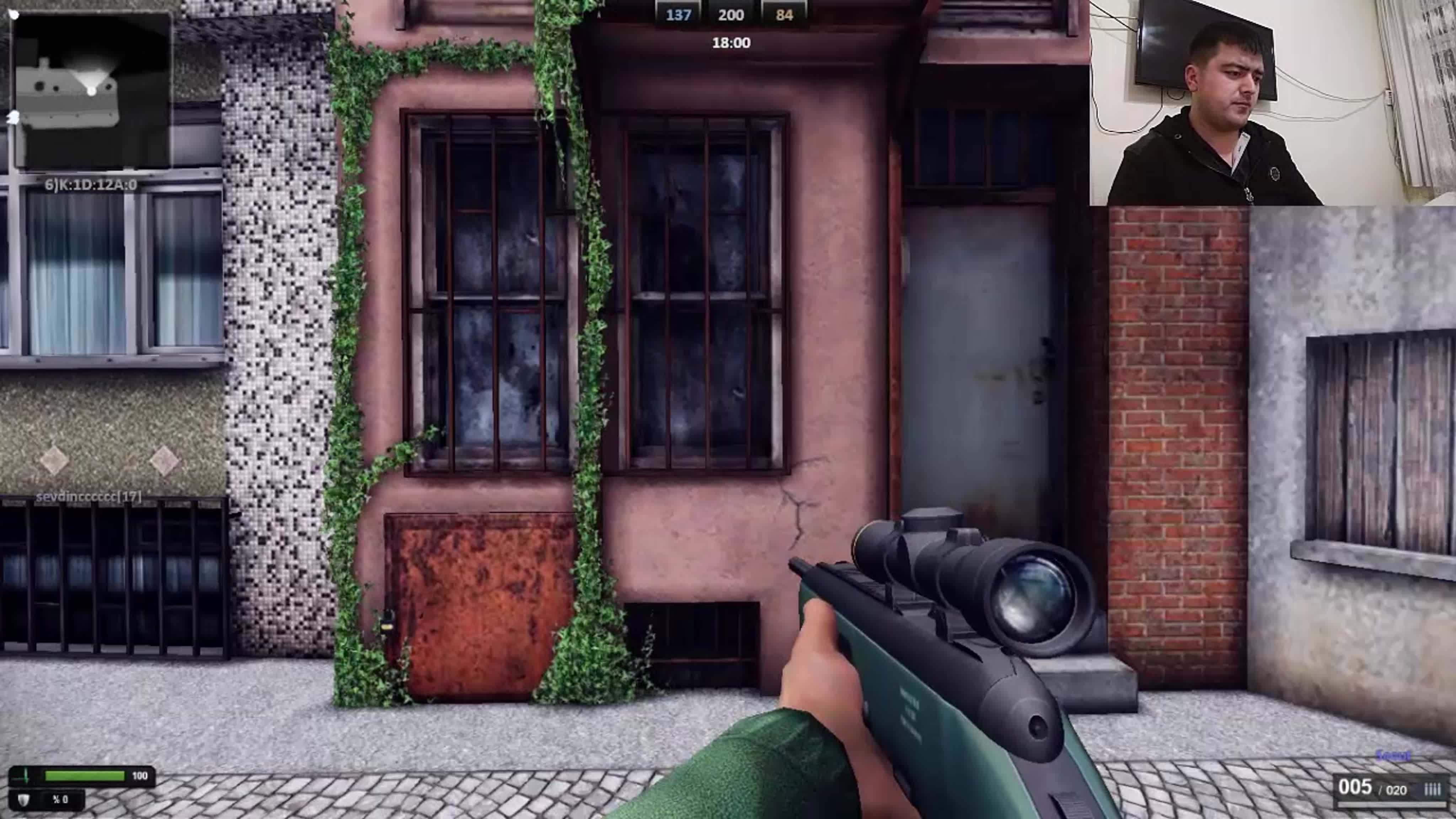Screen dimensions: 1456x819
Task: Click the armor shield icon
Action: [24, 799]
